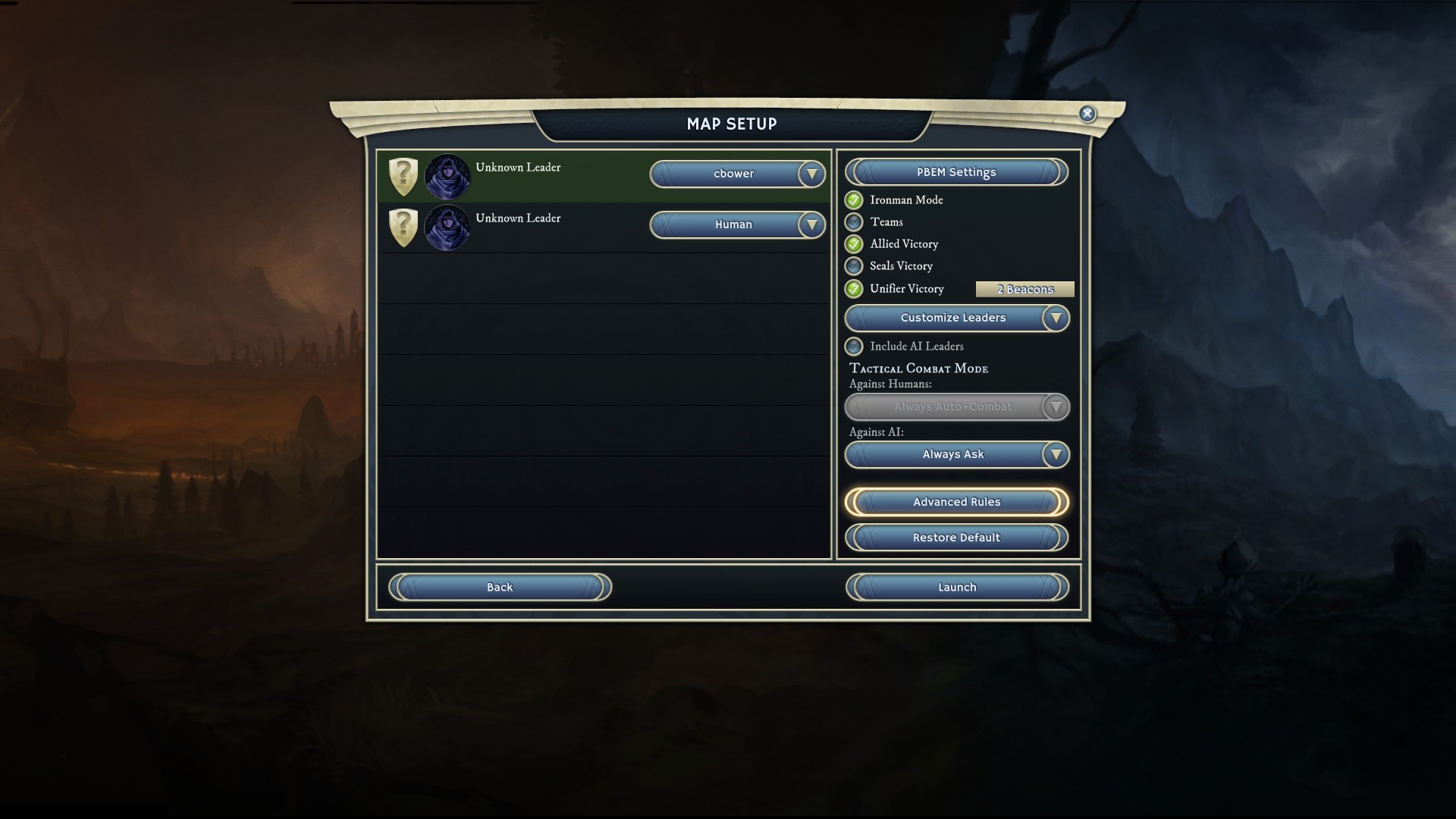The width and height of the screenshot is (1456, 819).
Task: Open the Customize Leaders dropdown
Action: click(x=956, y=318)
